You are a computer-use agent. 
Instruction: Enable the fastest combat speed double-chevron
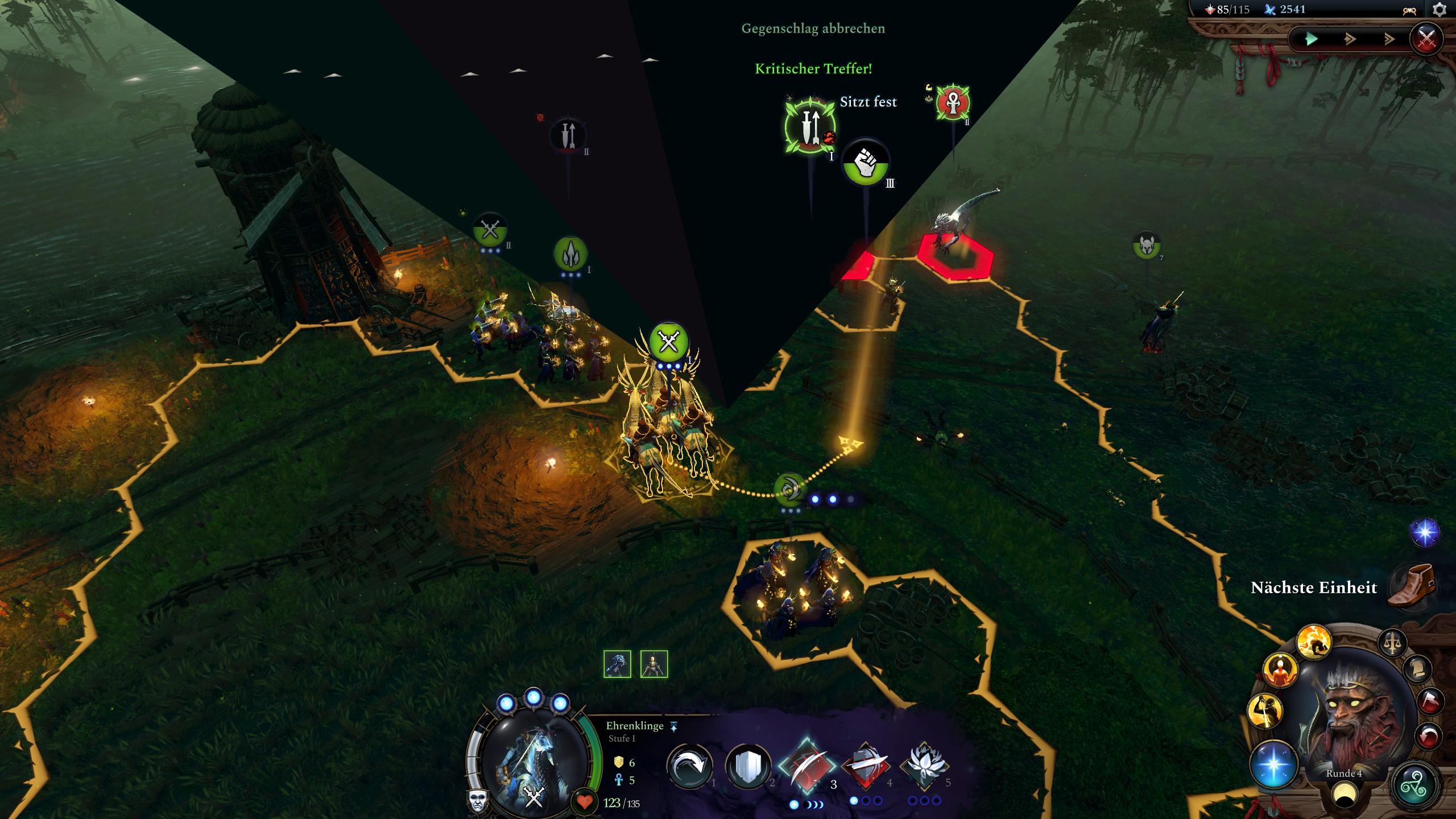[1391, 40]
